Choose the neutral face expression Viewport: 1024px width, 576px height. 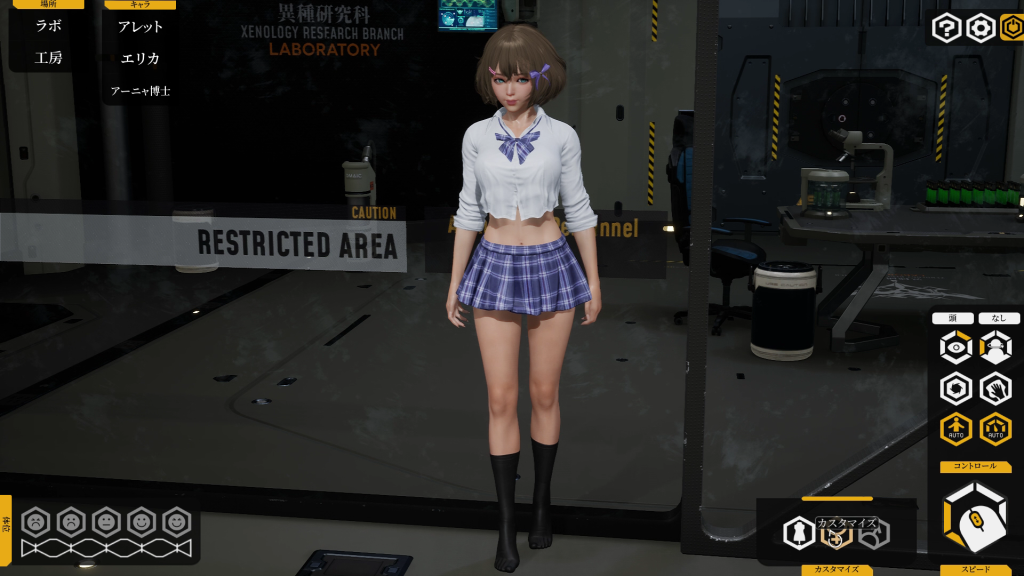coord(106,521)
